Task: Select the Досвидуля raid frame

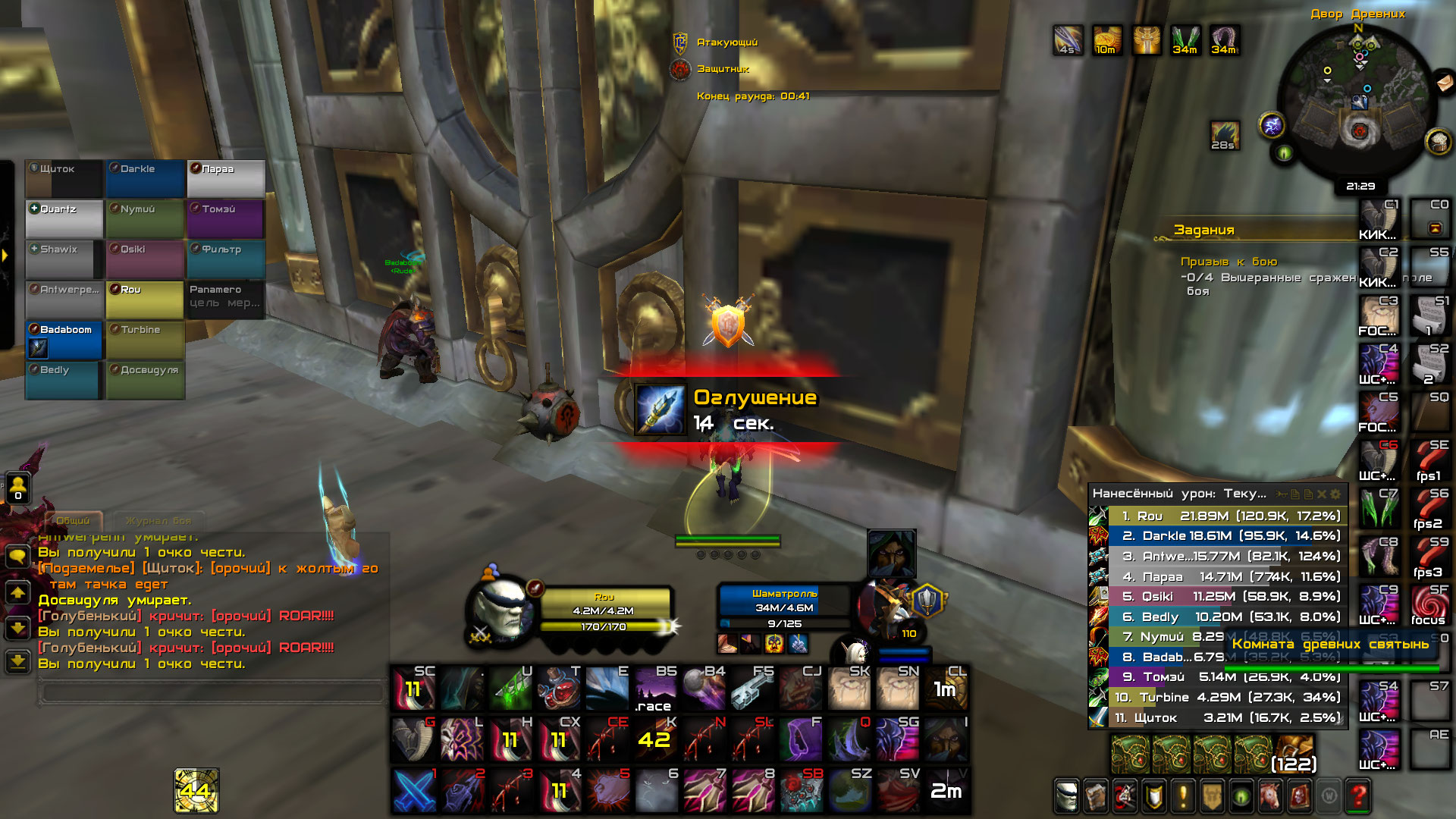Action: (145, 379)
